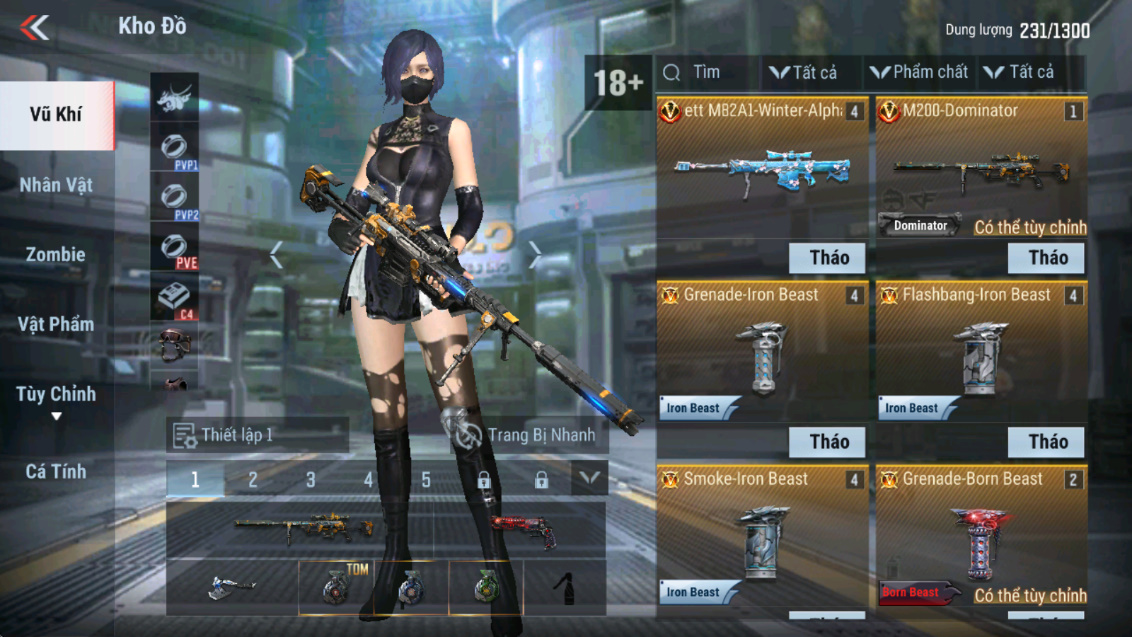Tap Tháo under Flashbang-Iron Beast
This screenshot has height=637, width=1132.
[1047, 442]
